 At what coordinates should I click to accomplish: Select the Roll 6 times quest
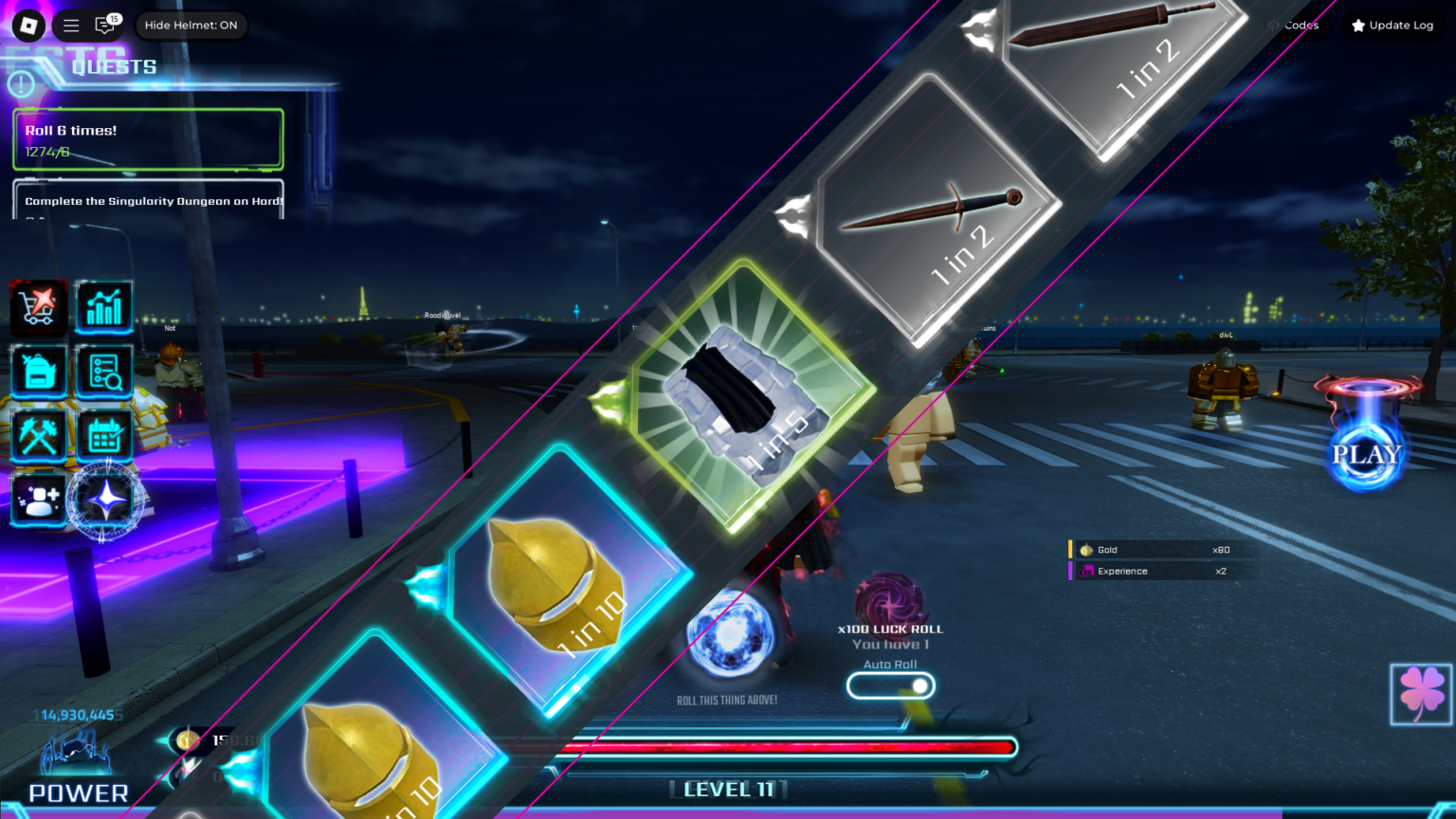click(148, 139)
